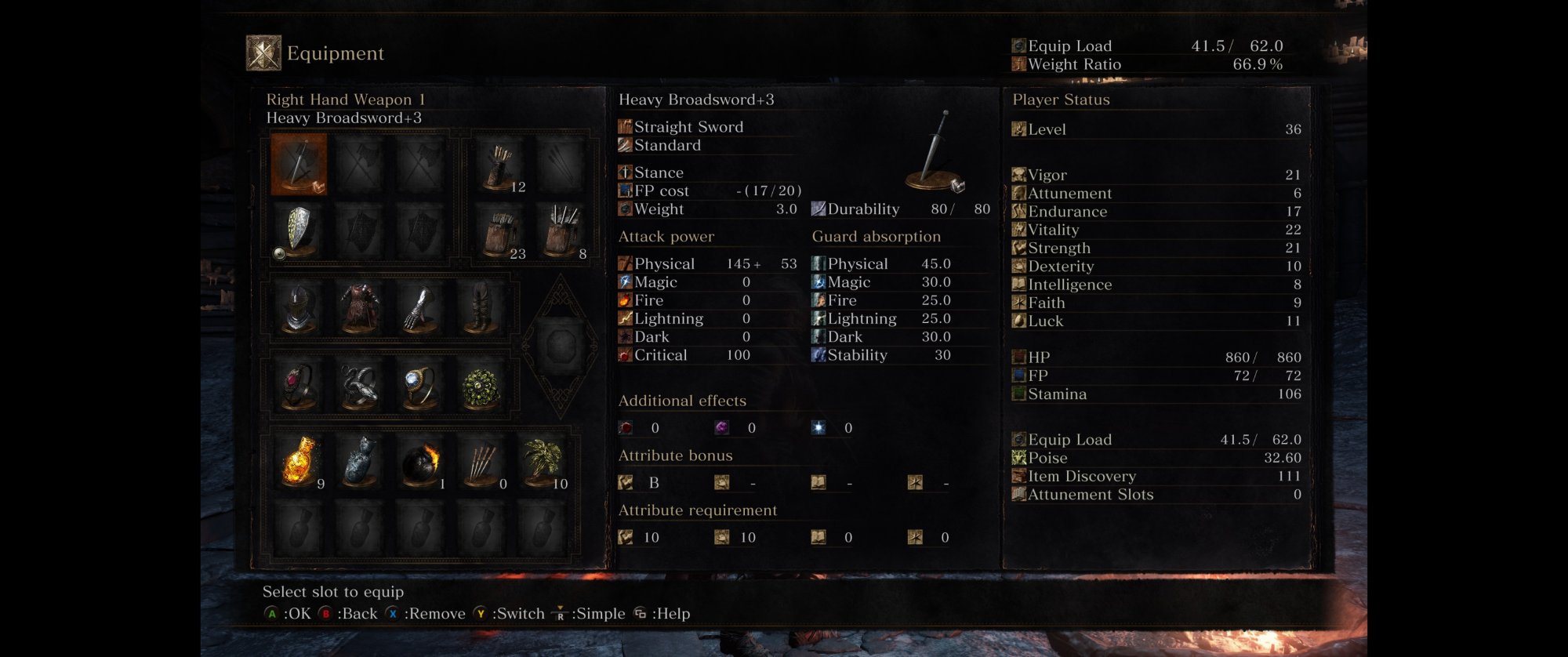Select the orange Estus Flask slot
Viewport: 1568px width, 657px height.
coord(299,462)
